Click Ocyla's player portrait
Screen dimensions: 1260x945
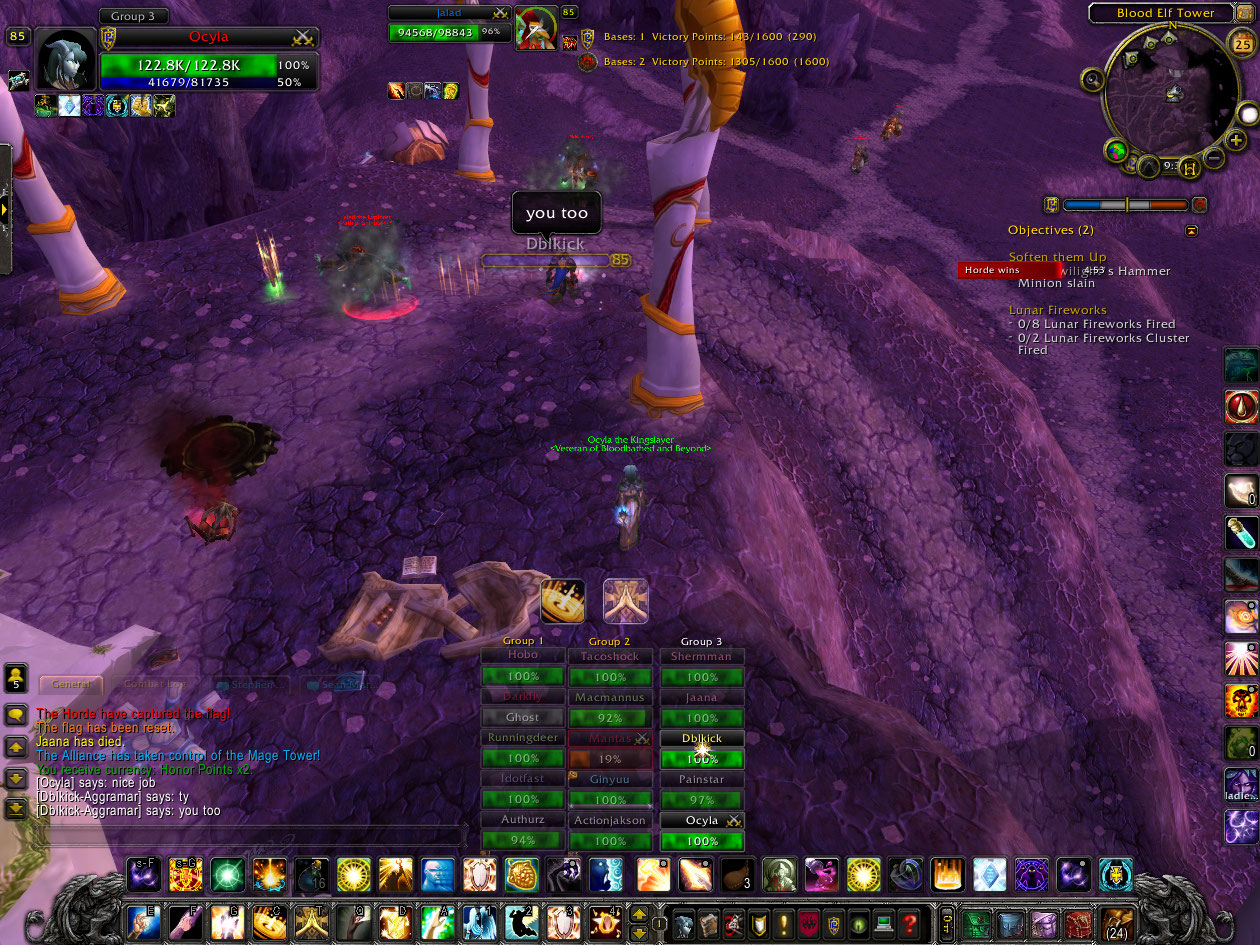66,60
